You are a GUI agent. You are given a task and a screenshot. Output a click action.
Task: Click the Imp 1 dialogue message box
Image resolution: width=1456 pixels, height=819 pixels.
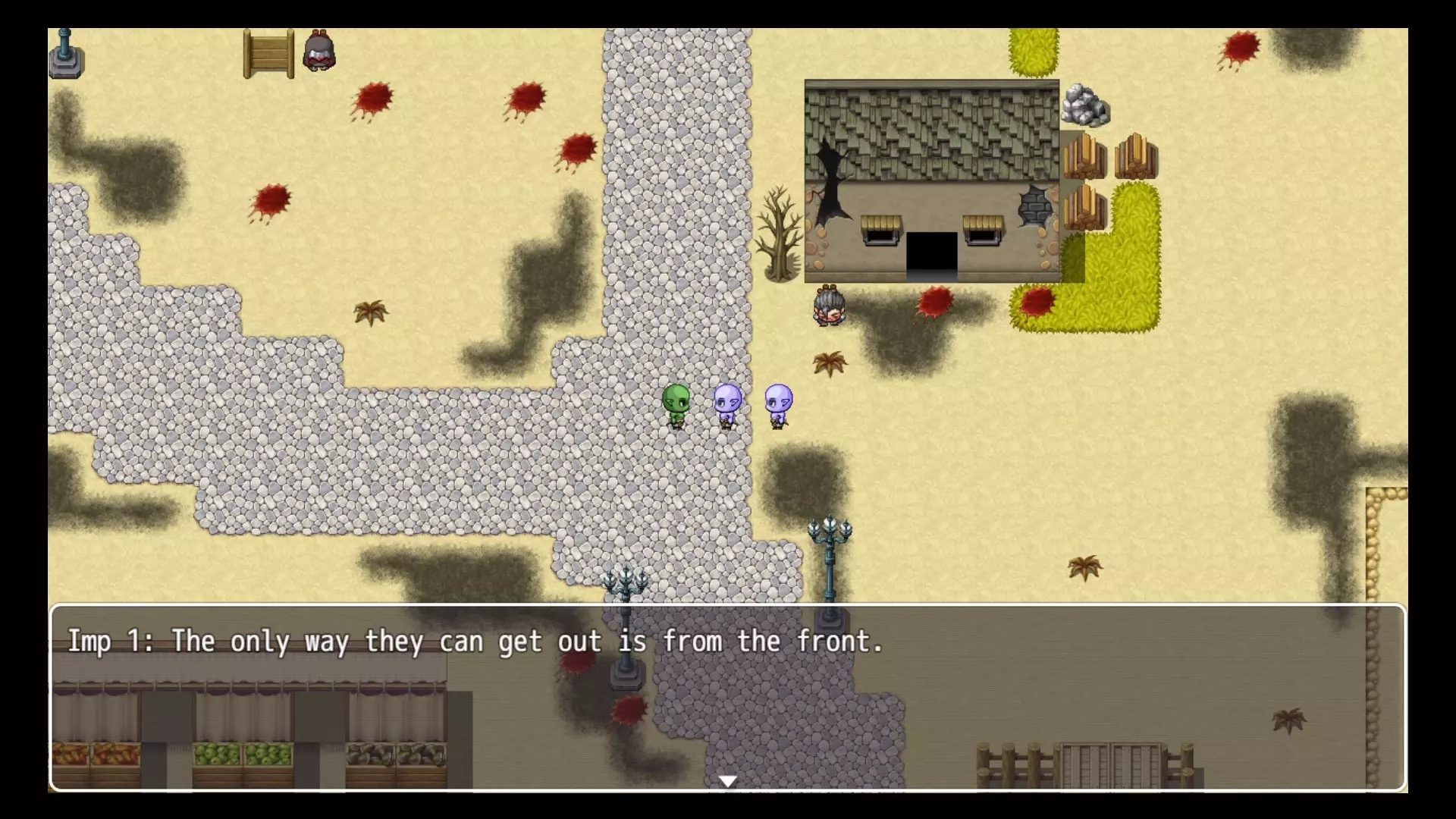[x=727, y=696]
